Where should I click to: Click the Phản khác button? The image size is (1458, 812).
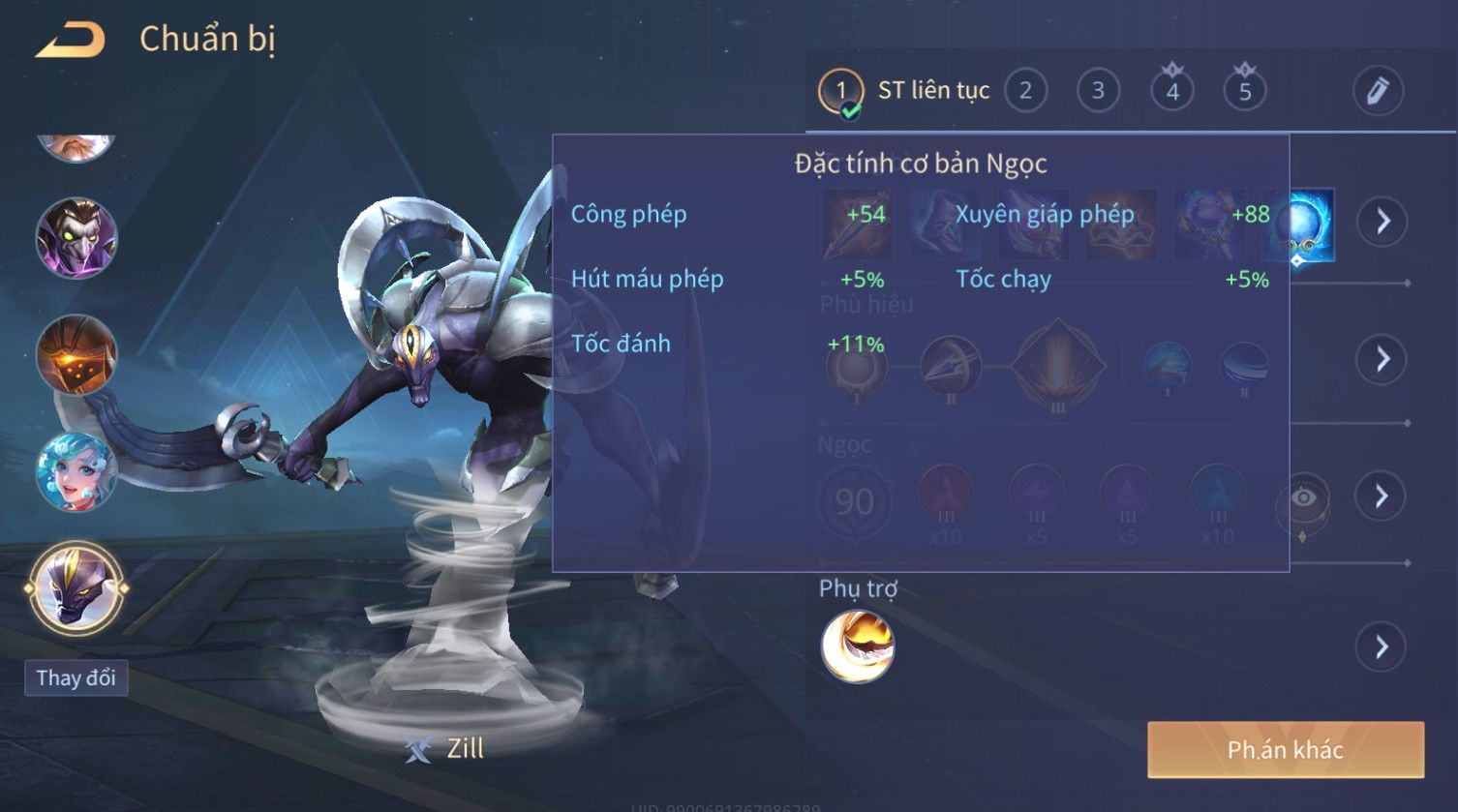tap(1285, 749)
